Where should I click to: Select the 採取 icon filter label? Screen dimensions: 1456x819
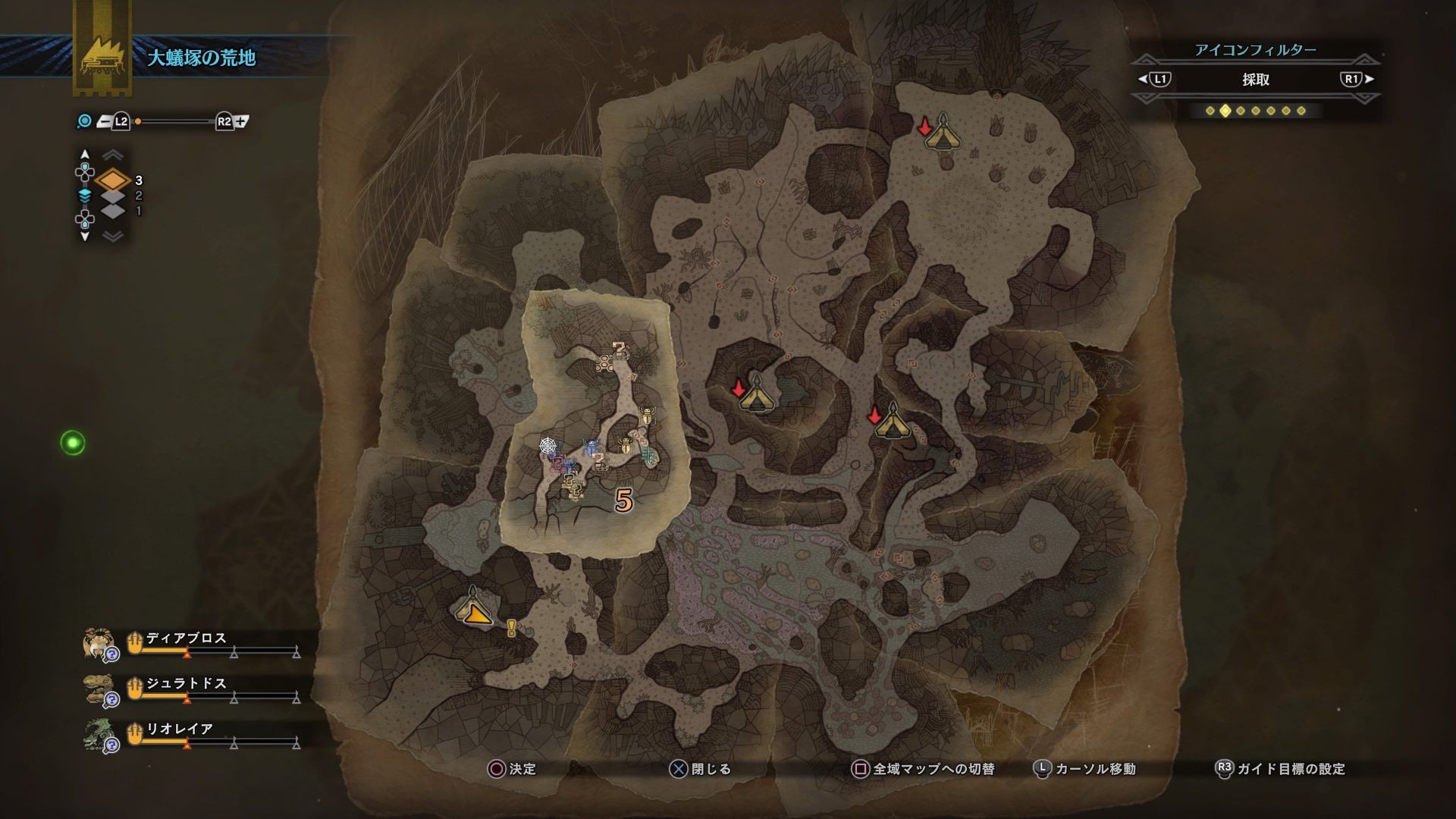pos(1255,80)
